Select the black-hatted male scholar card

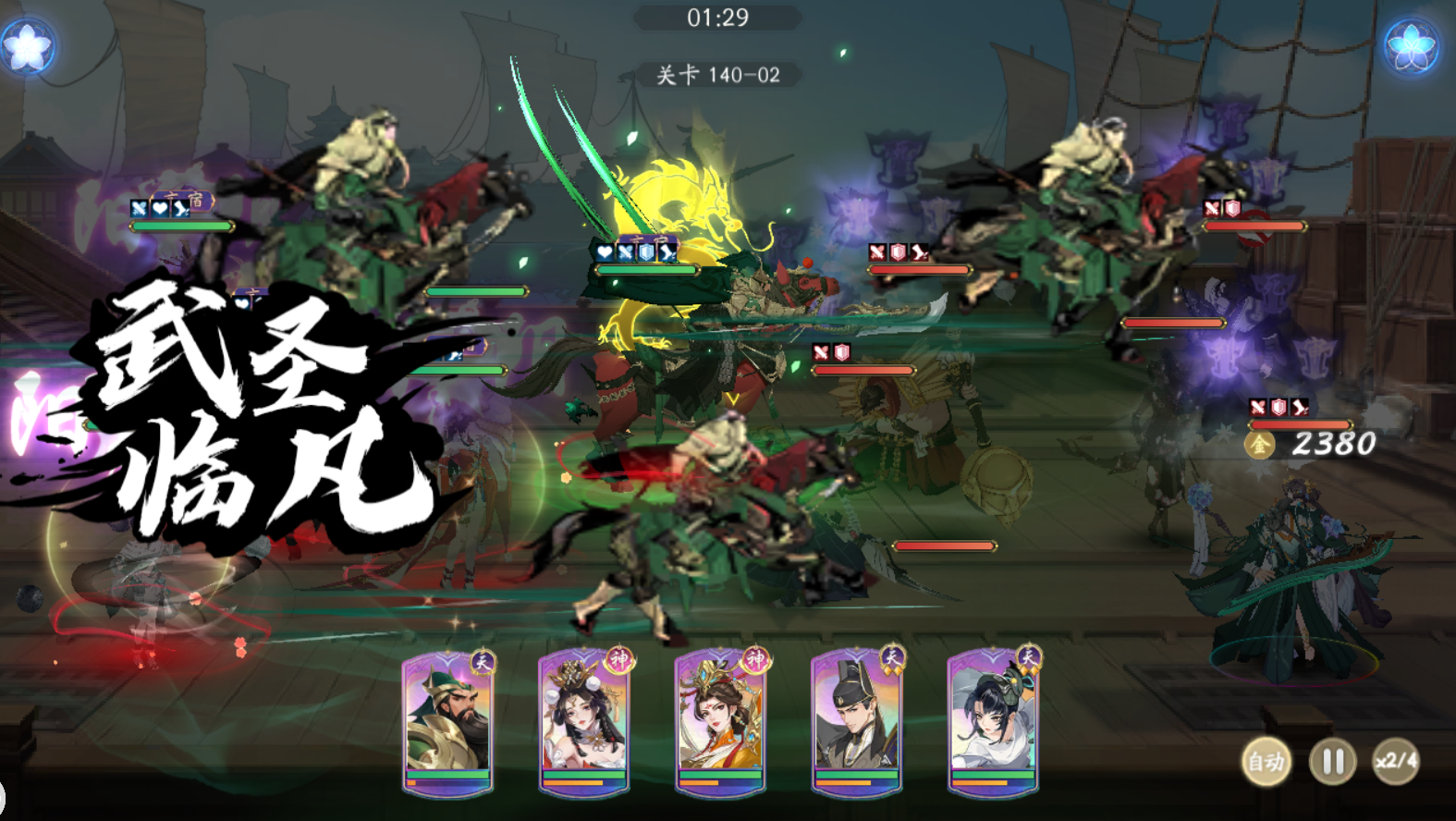pyautogui.click(x=856, y=721)
